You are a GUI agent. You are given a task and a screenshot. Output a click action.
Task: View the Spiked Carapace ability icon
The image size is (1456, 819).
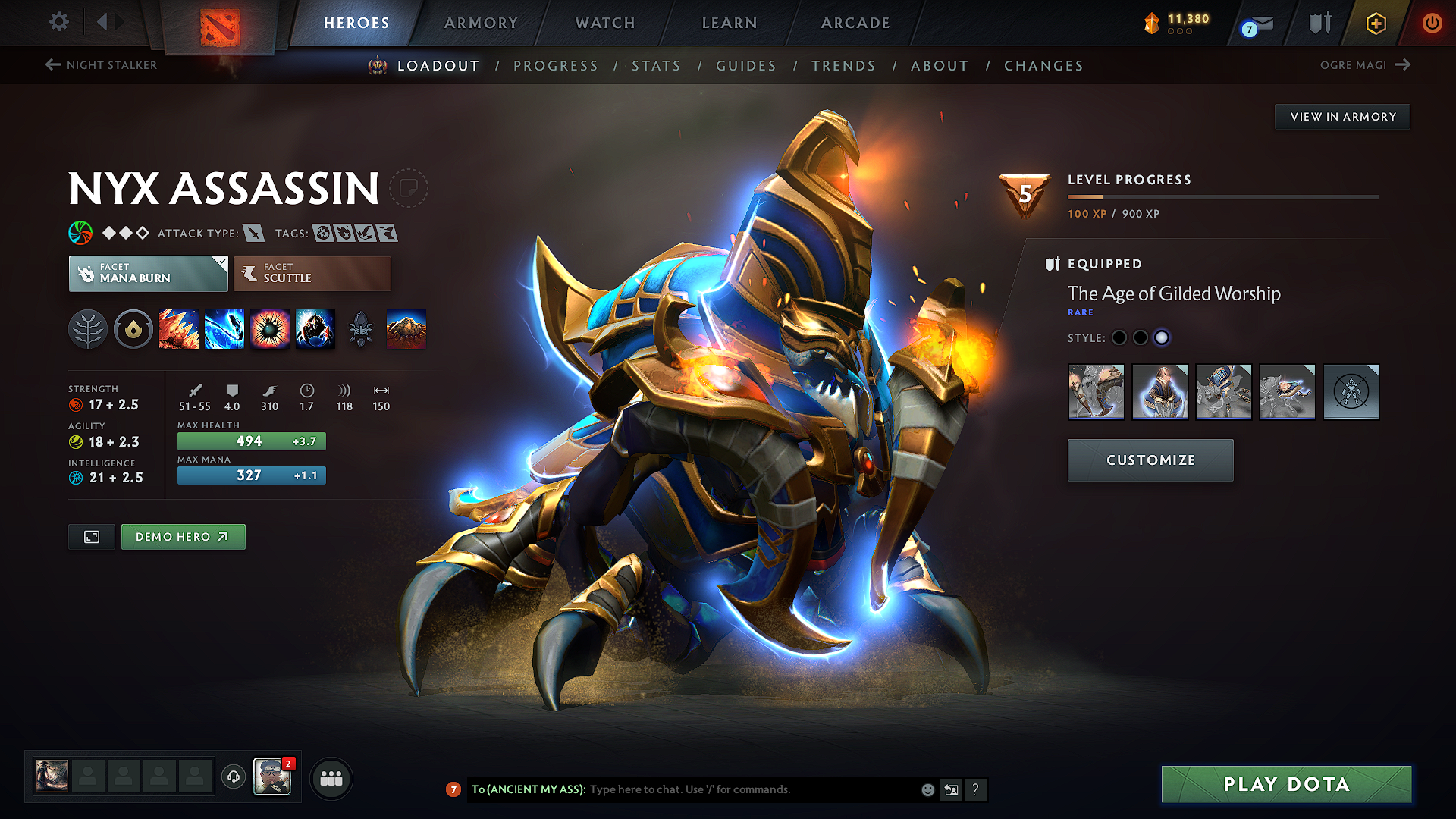click(270, 329)
